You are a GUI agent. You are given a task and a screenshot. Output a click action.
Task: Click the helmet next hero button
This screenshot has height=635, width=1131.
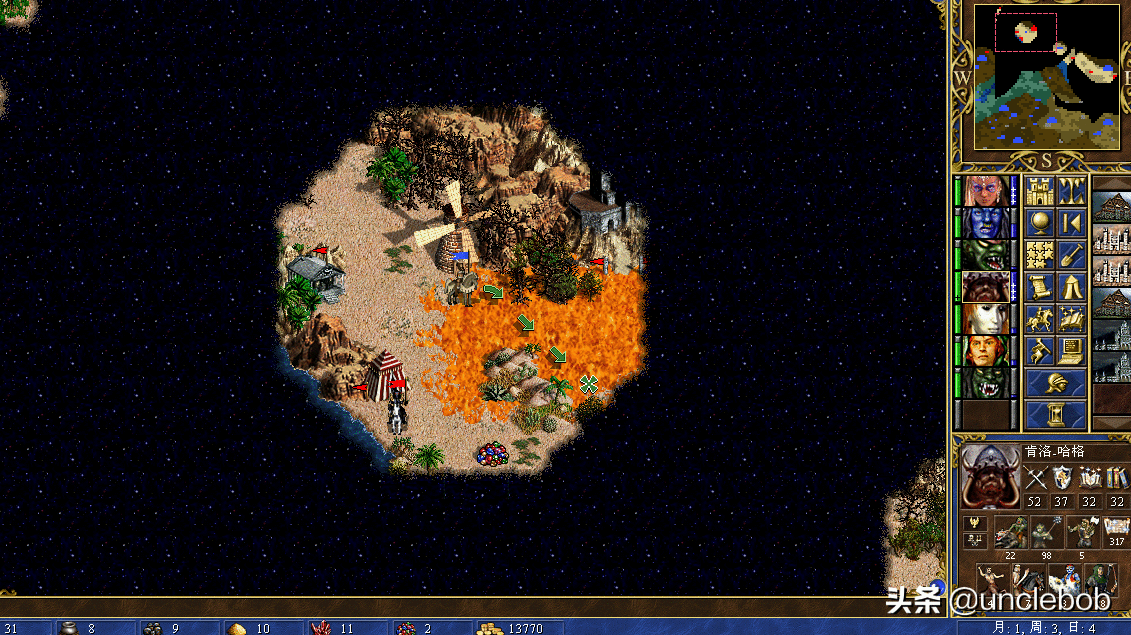[x=1055, y=383]
